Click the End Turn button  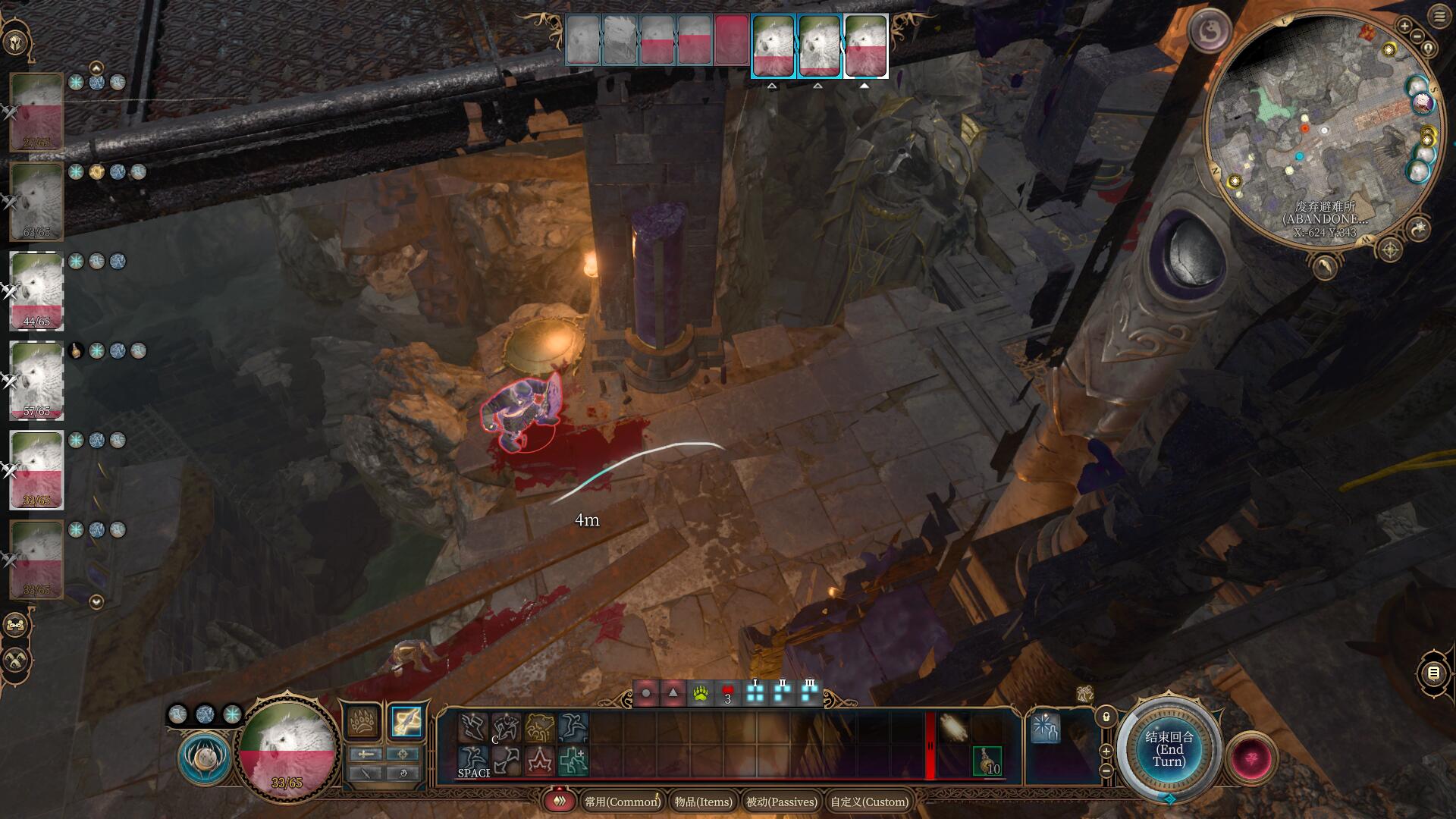(x=1169, y=749)
